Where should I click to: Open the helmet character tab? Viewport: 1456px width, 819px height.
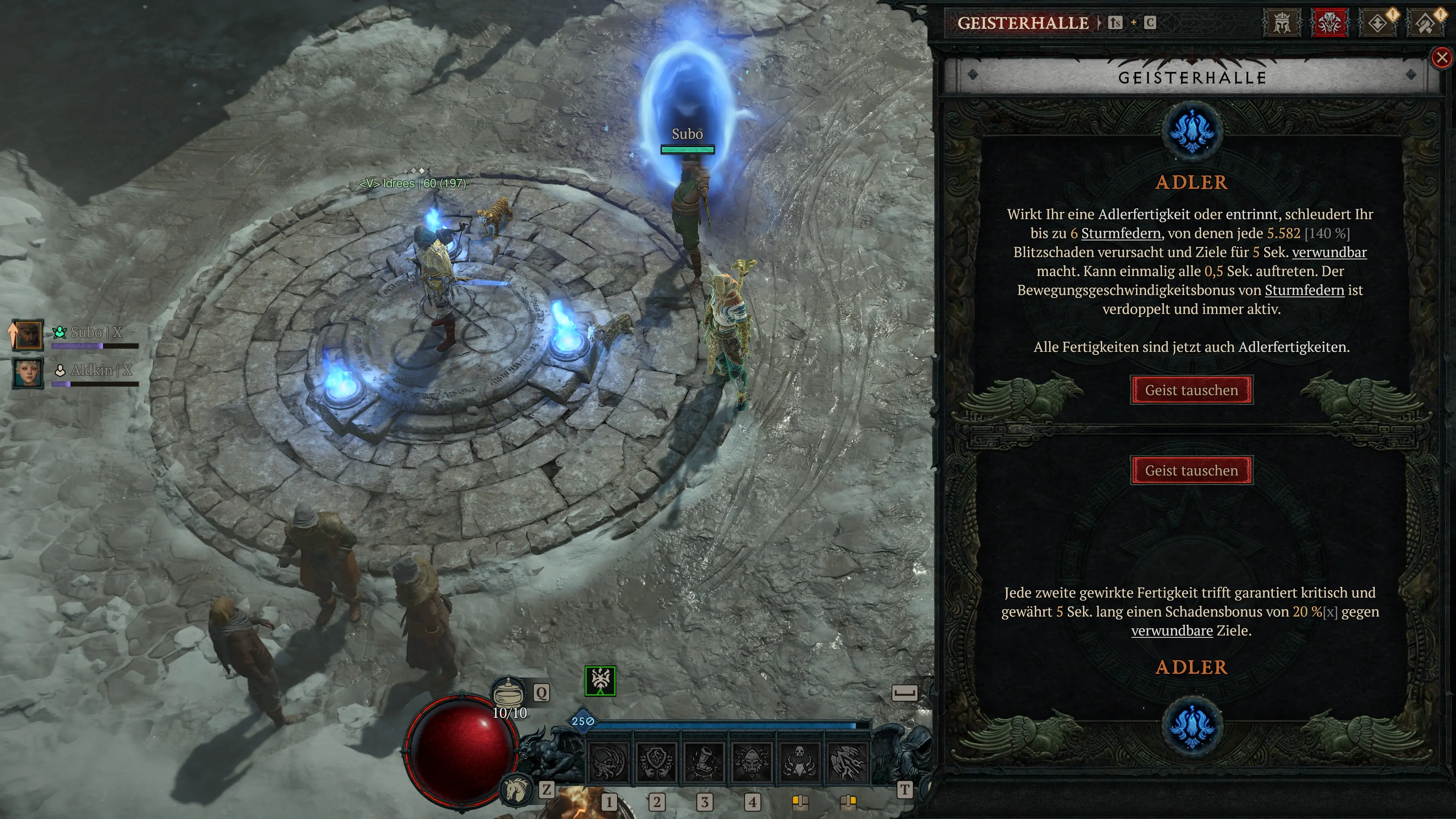click(x=1281, y=23)
